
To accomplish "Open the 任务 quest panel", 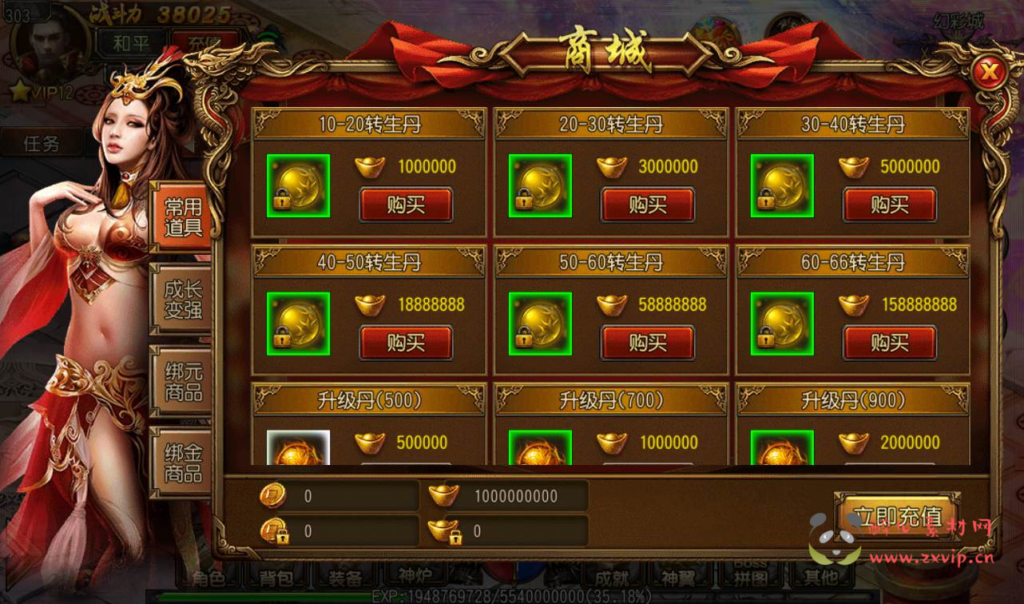I will [x=42, y=143].
